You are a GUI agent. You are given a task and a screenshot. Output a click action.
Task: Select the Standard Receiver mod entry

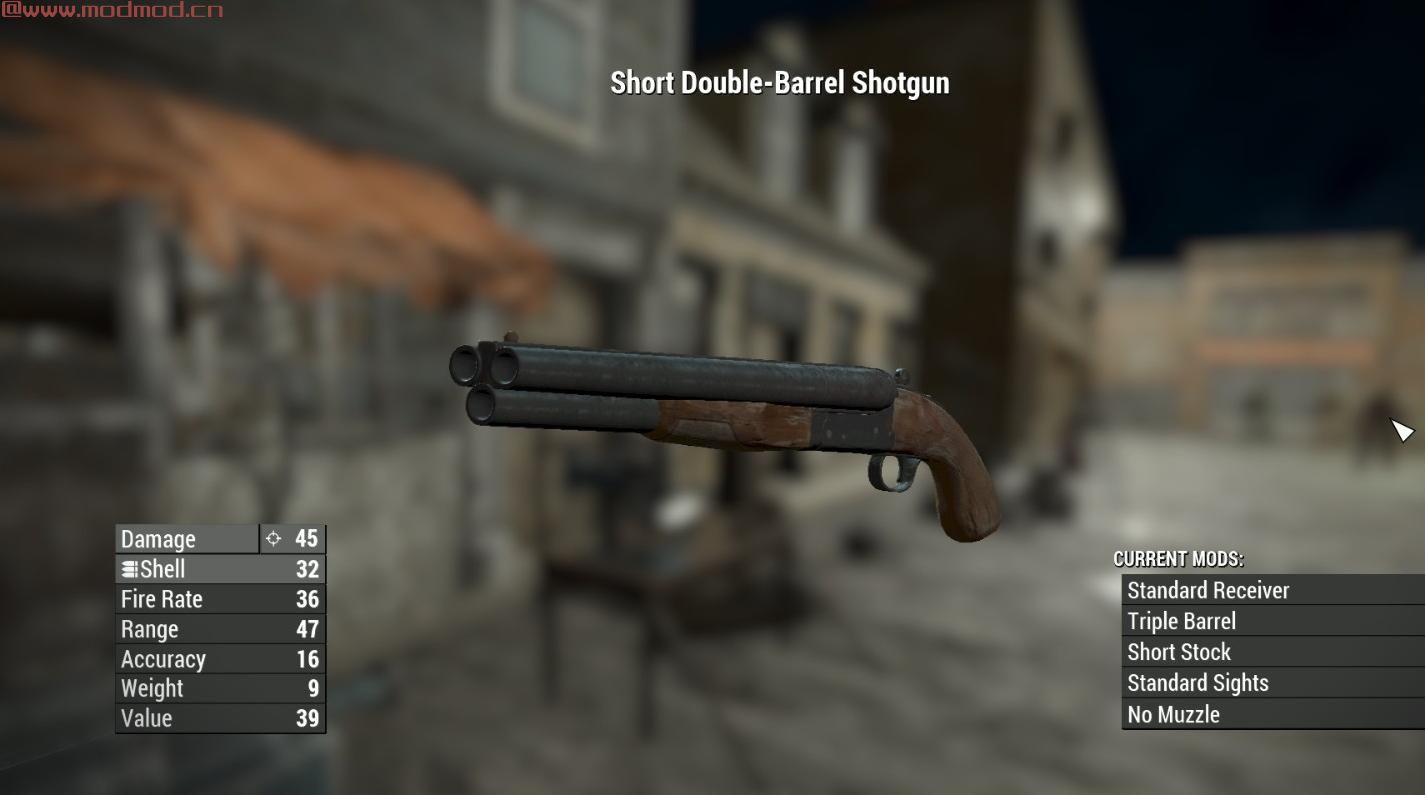point(1208,590)
